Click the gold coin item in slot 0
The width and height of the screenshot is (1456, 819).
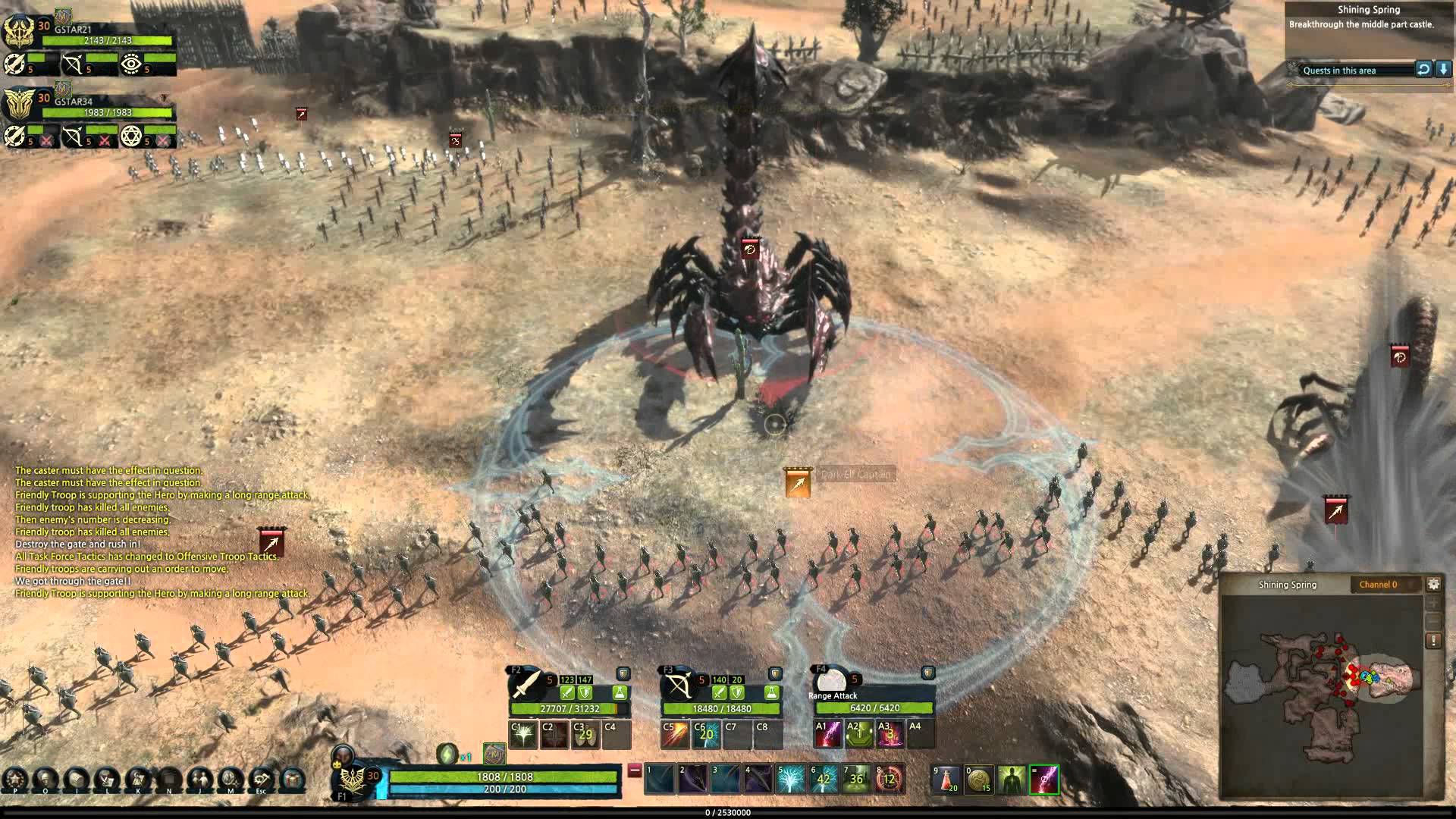pyautogui.click(x=977, y=779)
